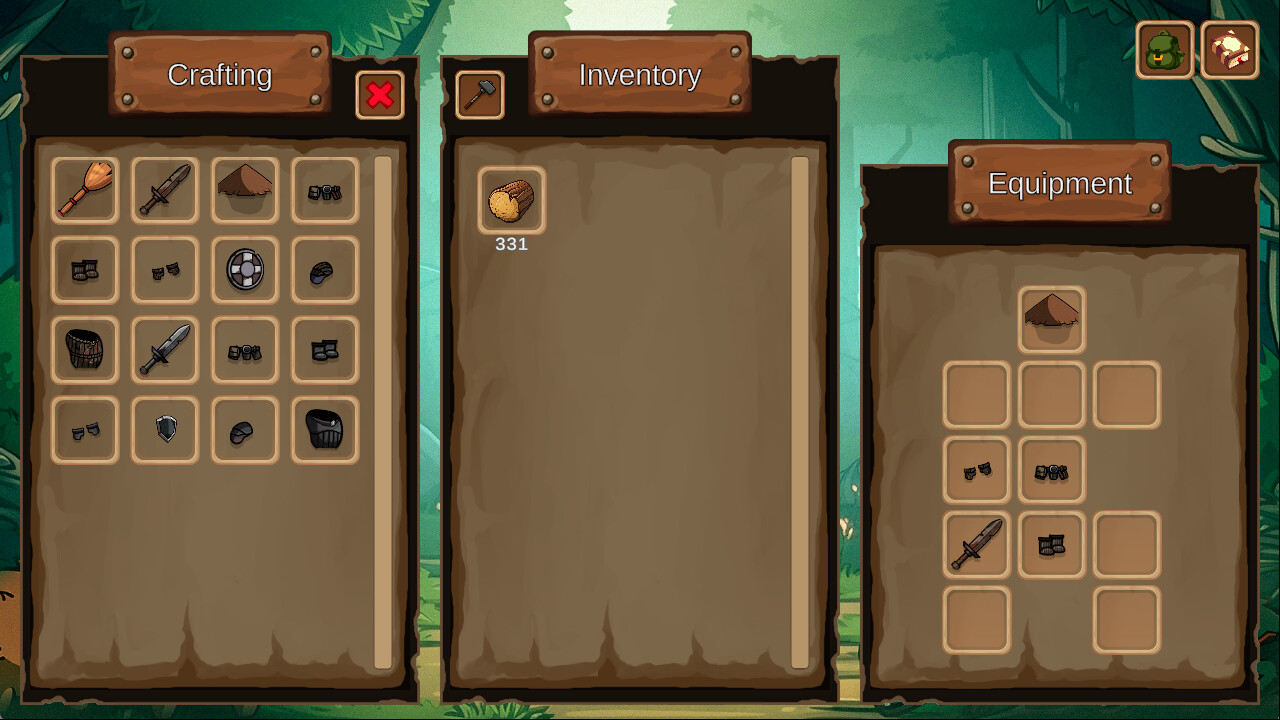
Task: Select the steel dagger recipe
Action: click(x=165, y=349)
